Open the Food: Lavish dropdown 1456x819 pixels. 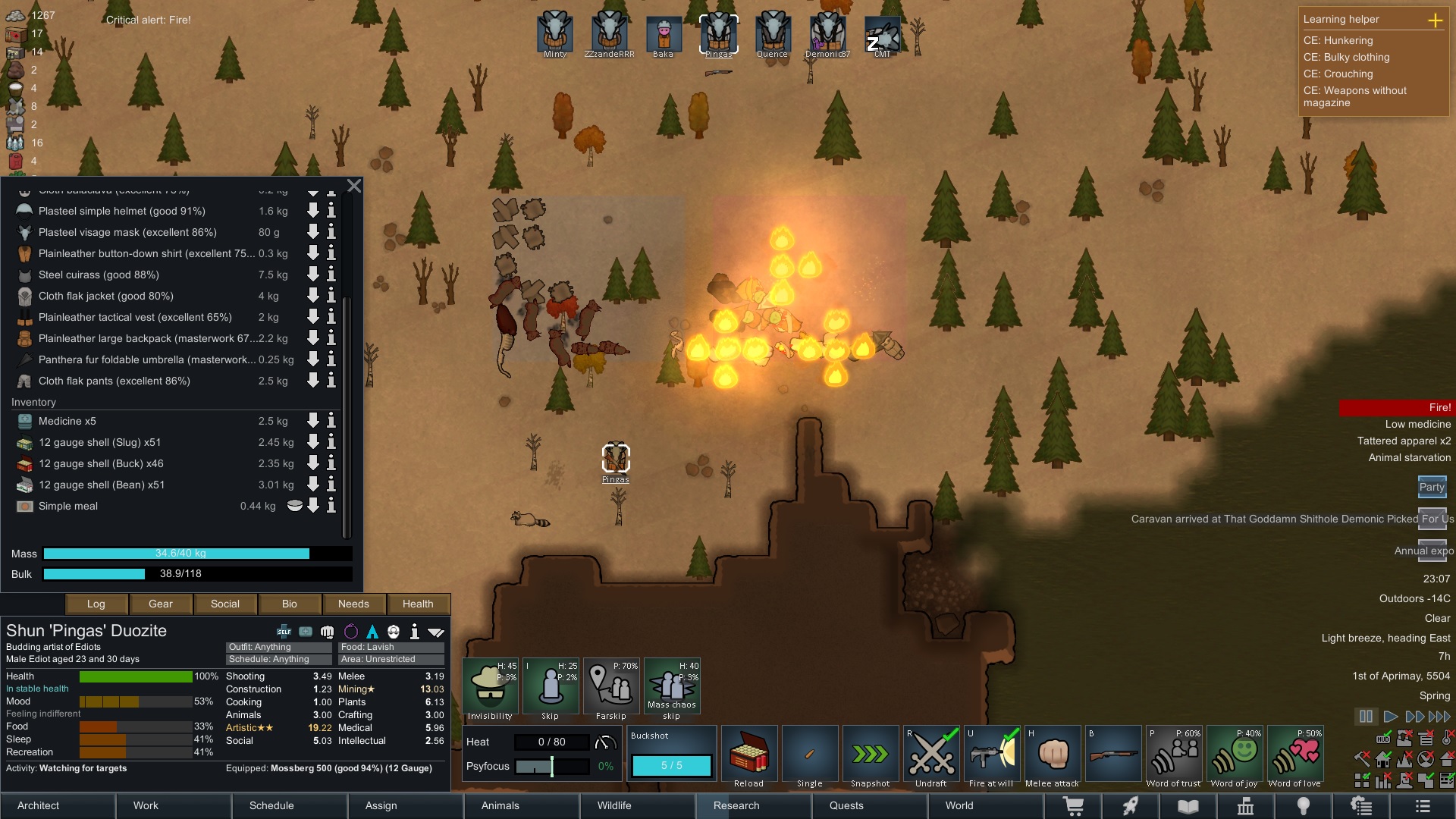click(391, 647)
